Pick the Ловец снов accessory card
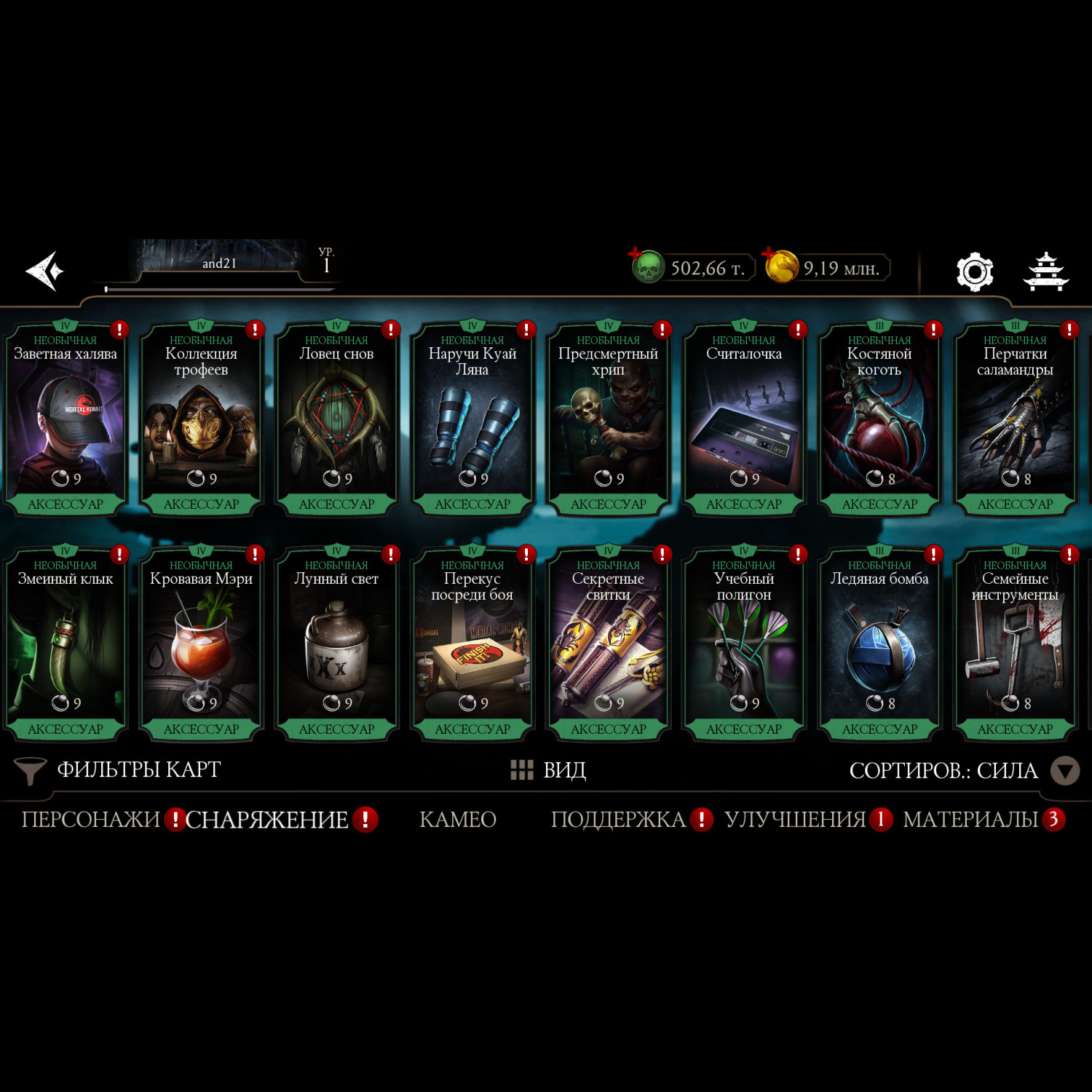The width and height of the screenshot is (1092, 1092). pyautogui.click(x=336, y=420)
